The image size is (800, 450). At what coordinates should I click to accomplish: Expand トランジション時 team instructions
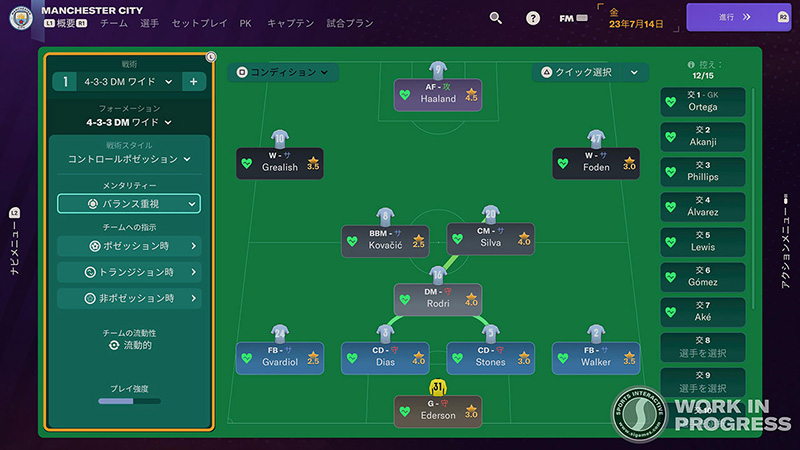[x=129, y=271]
